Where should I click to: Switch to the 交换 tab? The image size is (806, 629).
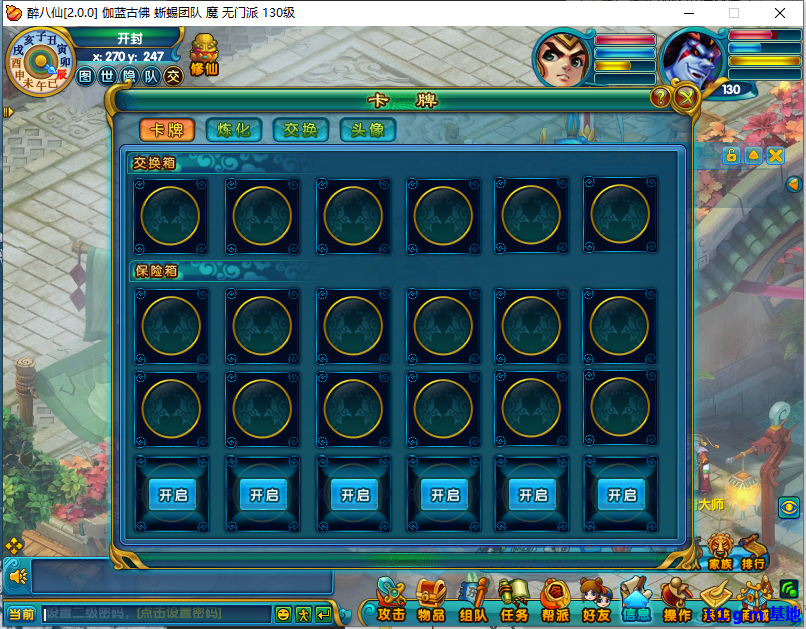[301, 130]
